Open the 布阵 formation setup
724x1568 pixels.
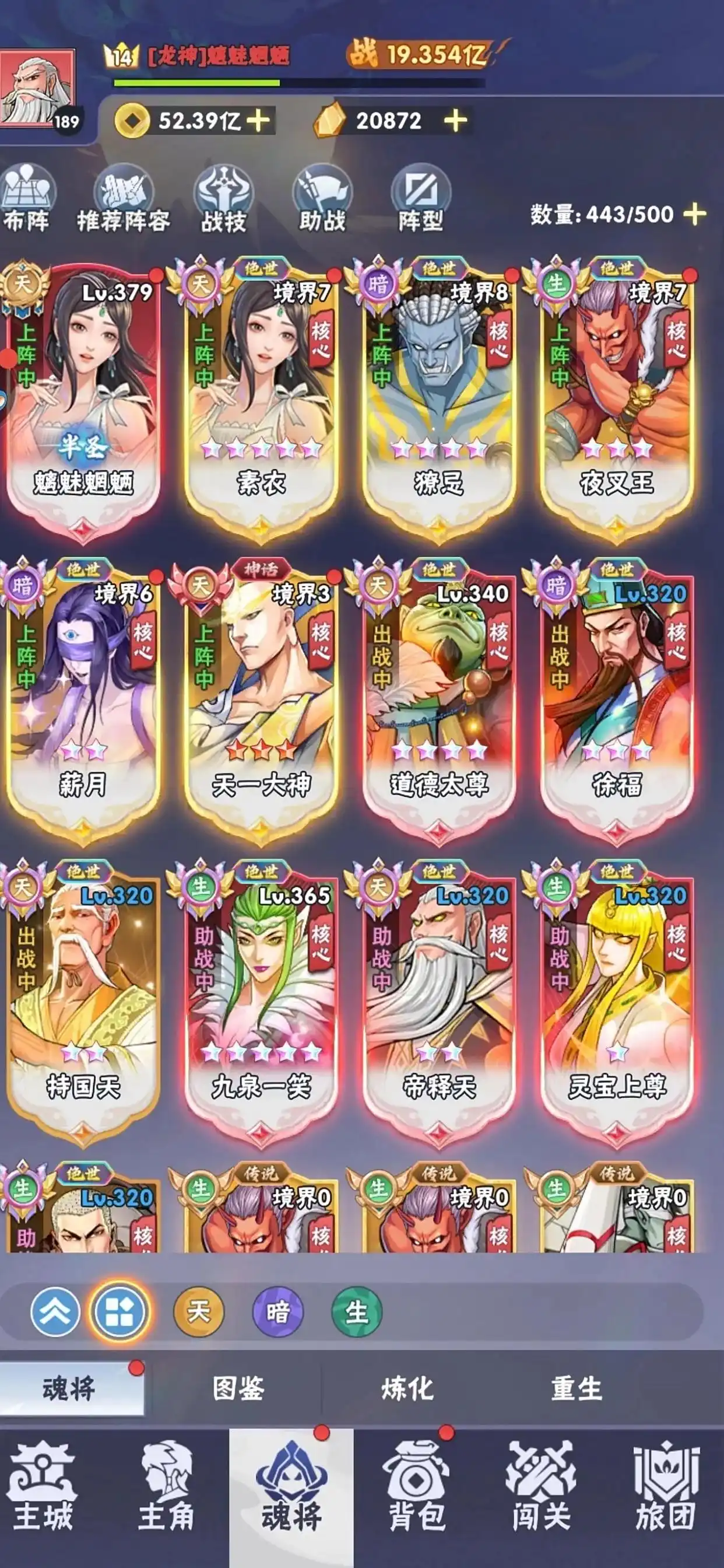[27, 199]
